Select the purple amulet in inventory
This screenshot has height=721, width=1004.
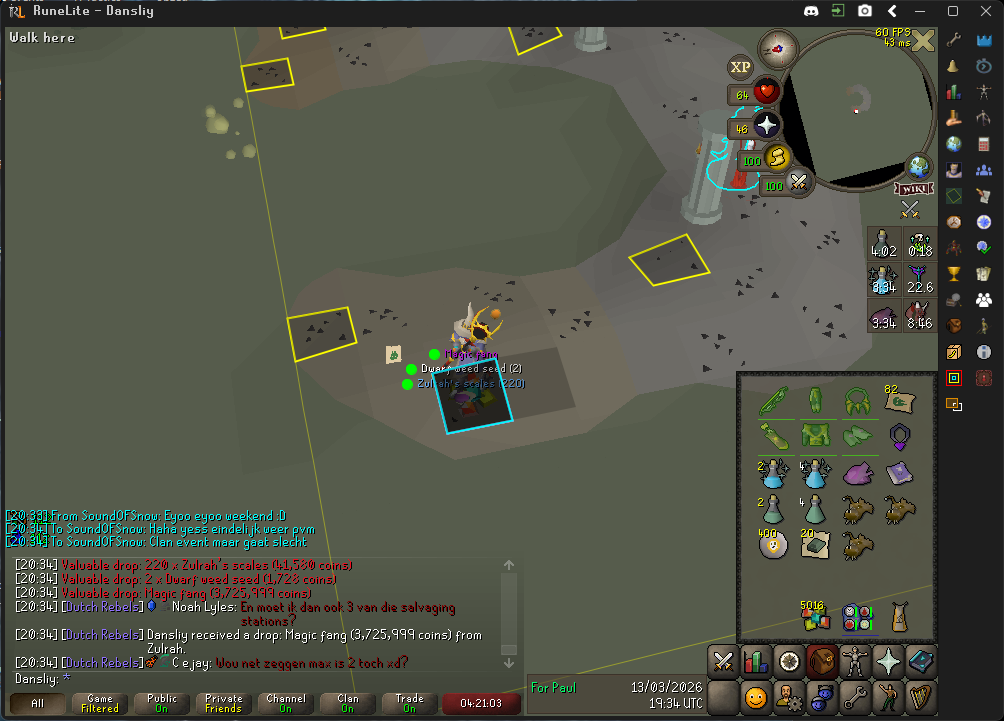pyautogui.click(x=899, y=436)
